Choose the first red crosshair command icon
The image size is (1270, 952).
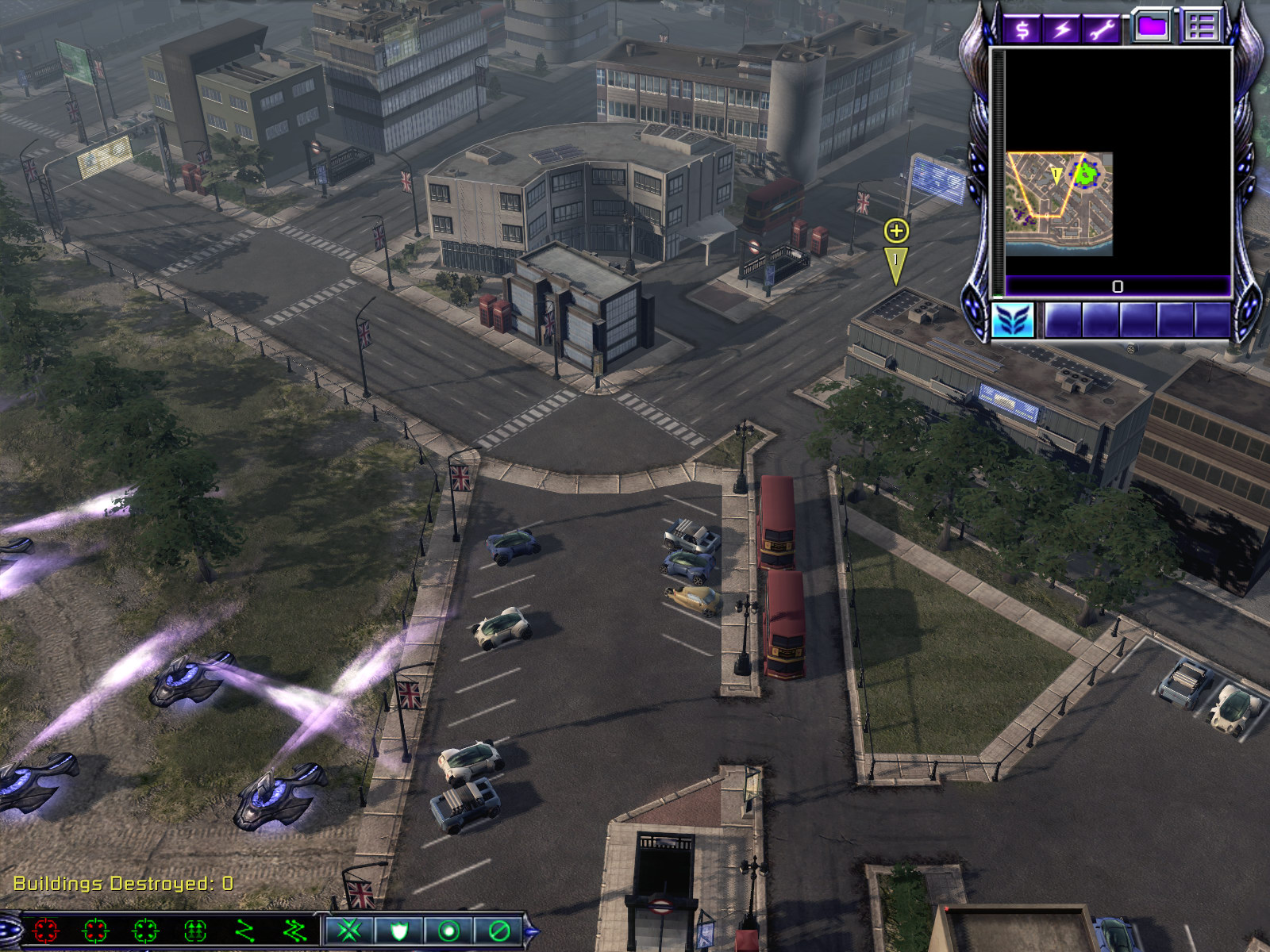pos(46,930)
